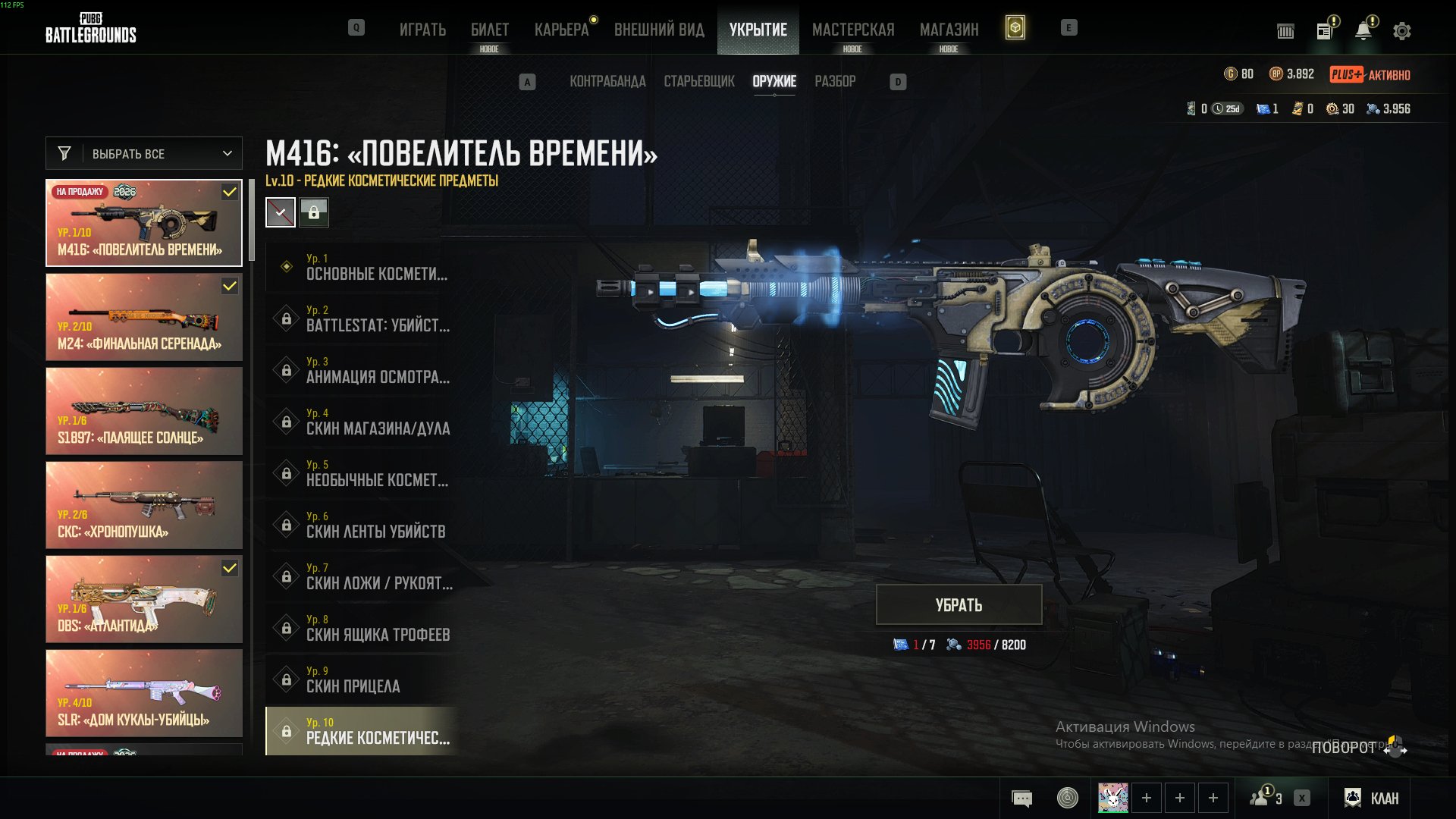Click the УБРАТЬ button

pos(959,605)
